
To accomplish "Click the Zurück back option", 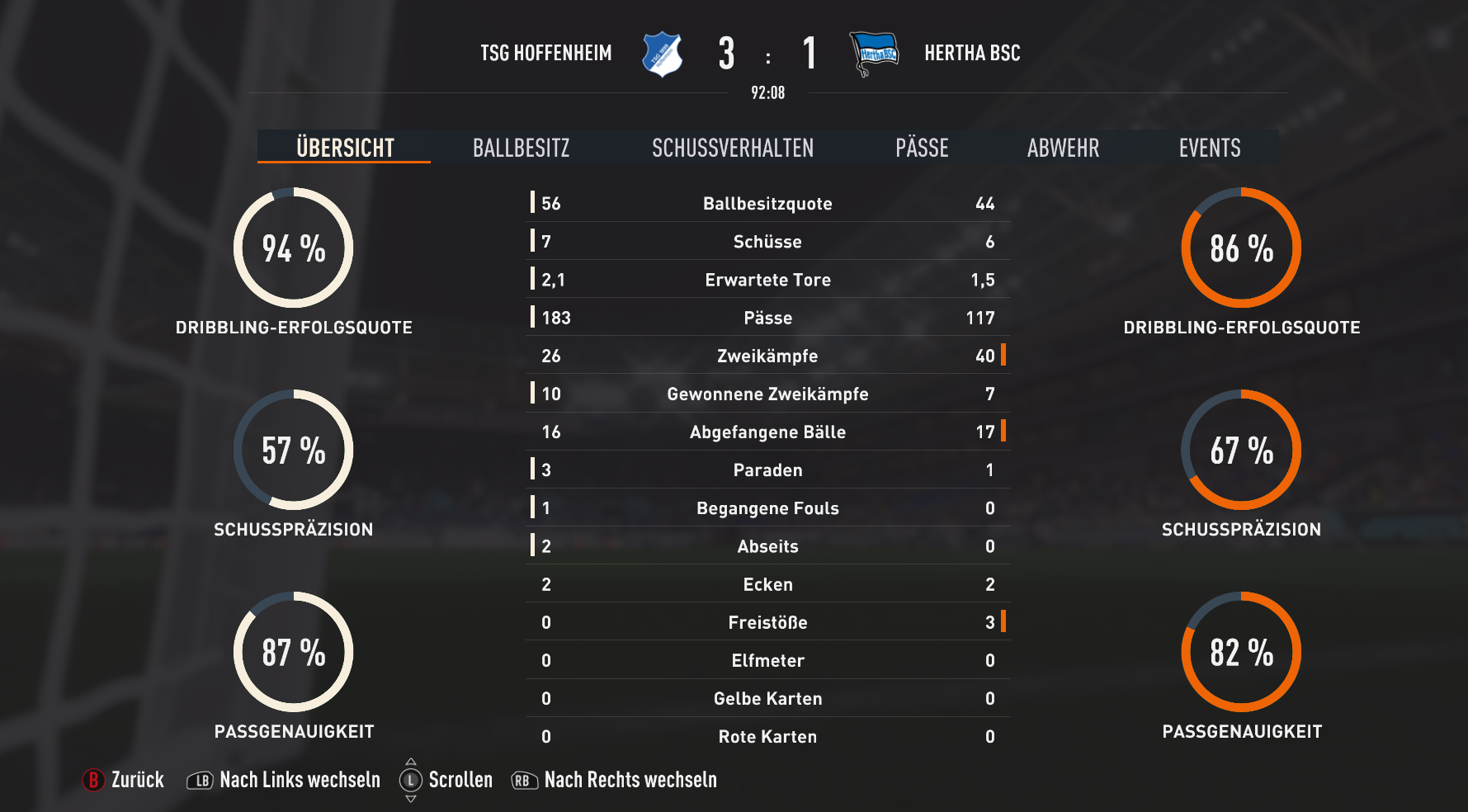I will pyautogui.click(x=124, y=780).
